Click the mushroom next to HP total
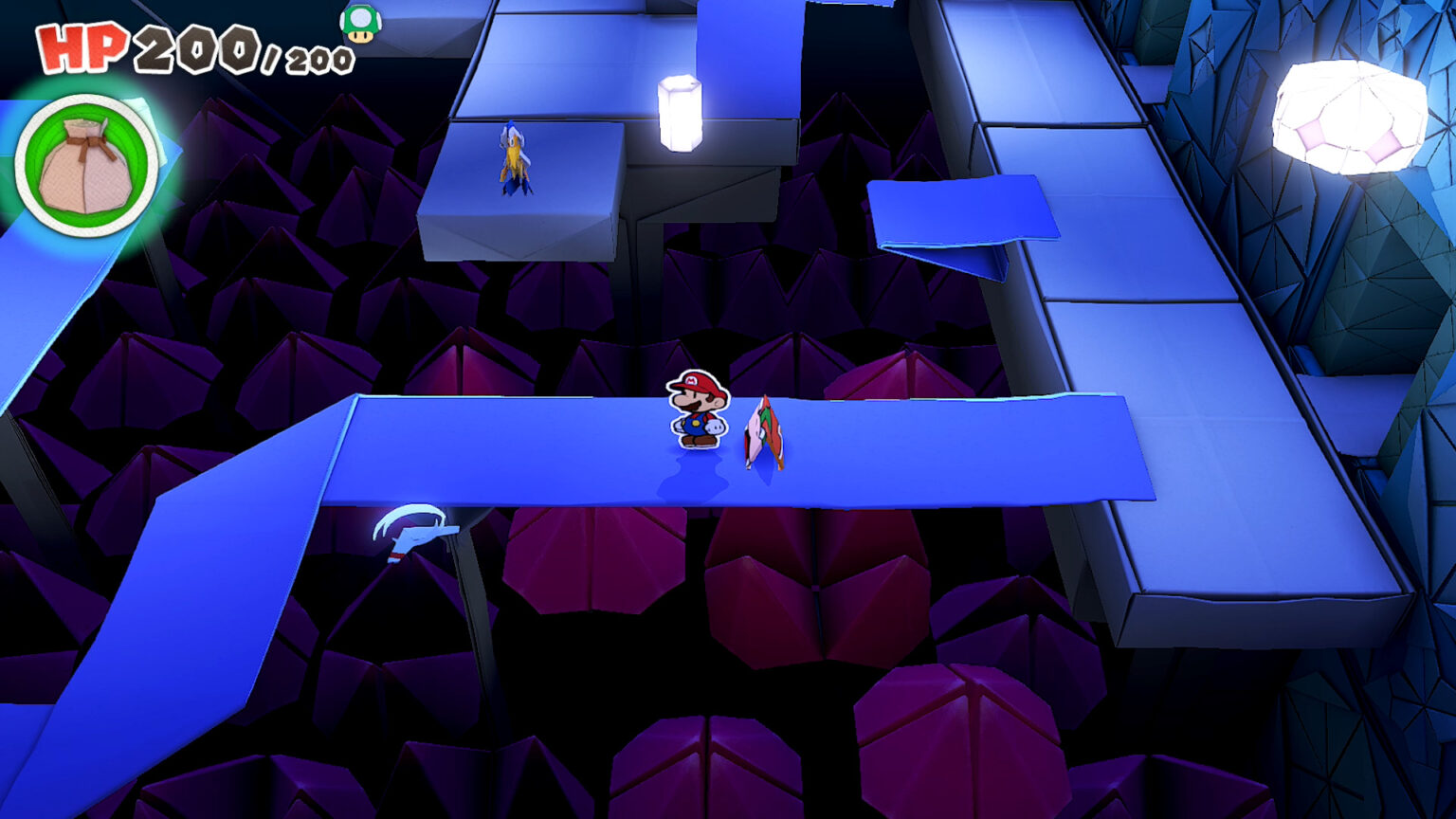This screenshot has height=819, width=1456. click(x=362, y=26)
